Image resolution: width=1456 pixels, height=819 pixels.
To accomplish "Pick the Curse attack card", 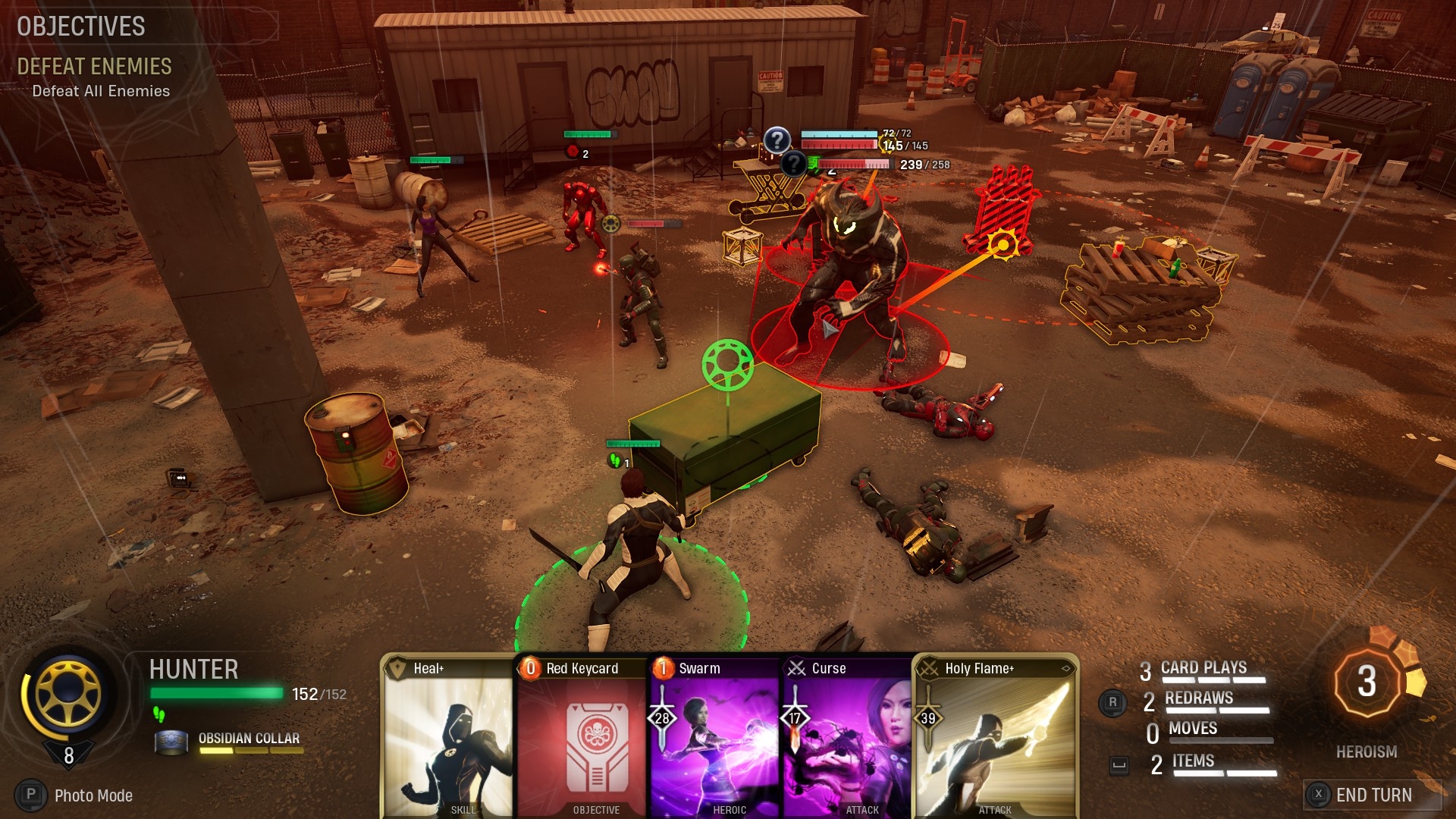I will click(x=847, y=736).
